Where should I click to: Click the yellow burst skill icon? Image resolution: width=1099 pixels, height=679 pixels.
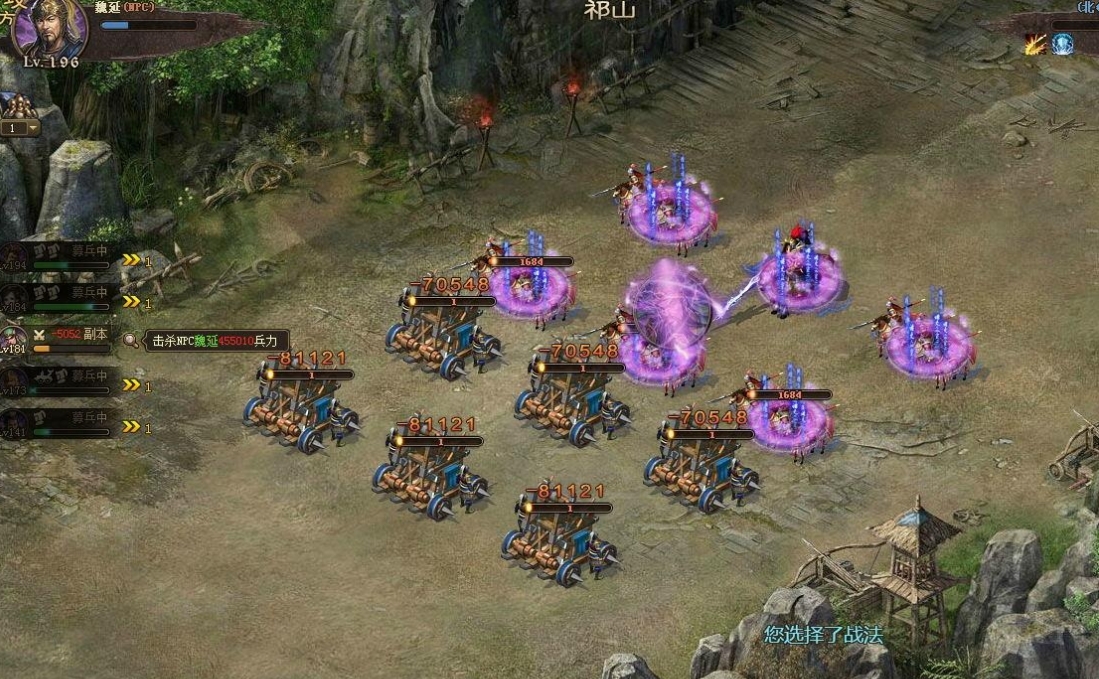click(1034, 44)
